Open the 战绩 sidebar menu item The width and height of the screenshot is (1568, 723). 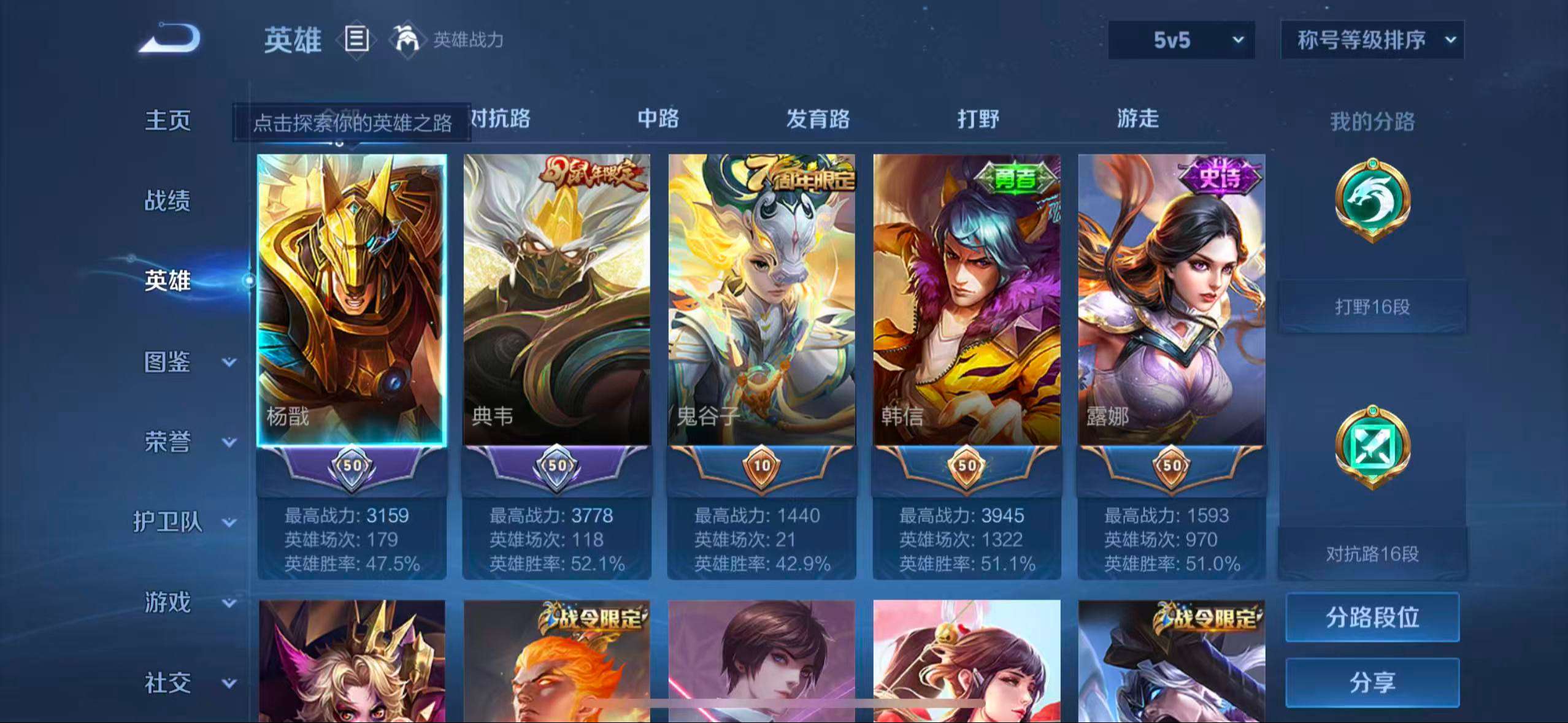[x=167, y=201]
